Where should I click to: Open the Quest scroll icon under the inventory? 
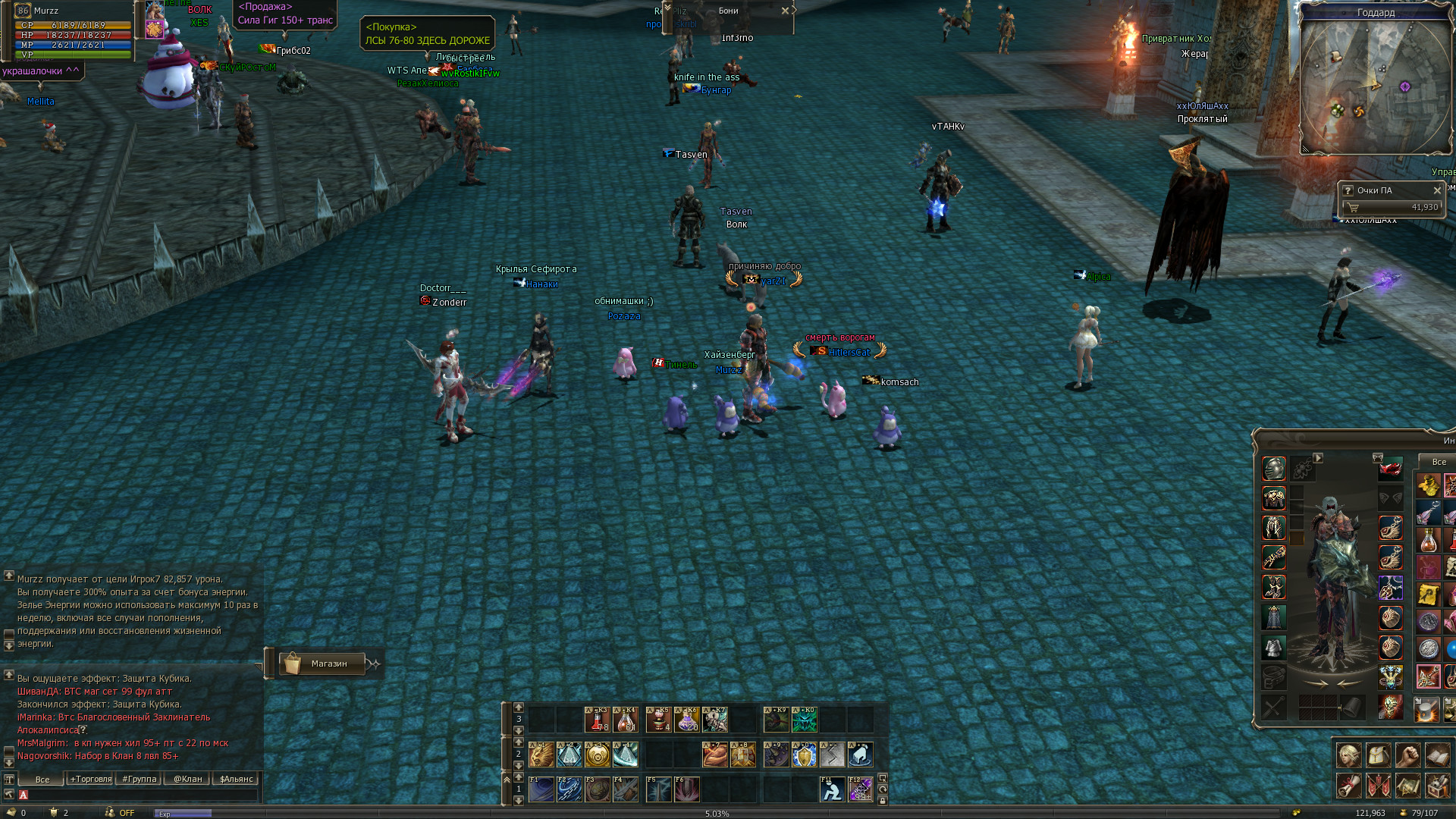[1407, 786]
